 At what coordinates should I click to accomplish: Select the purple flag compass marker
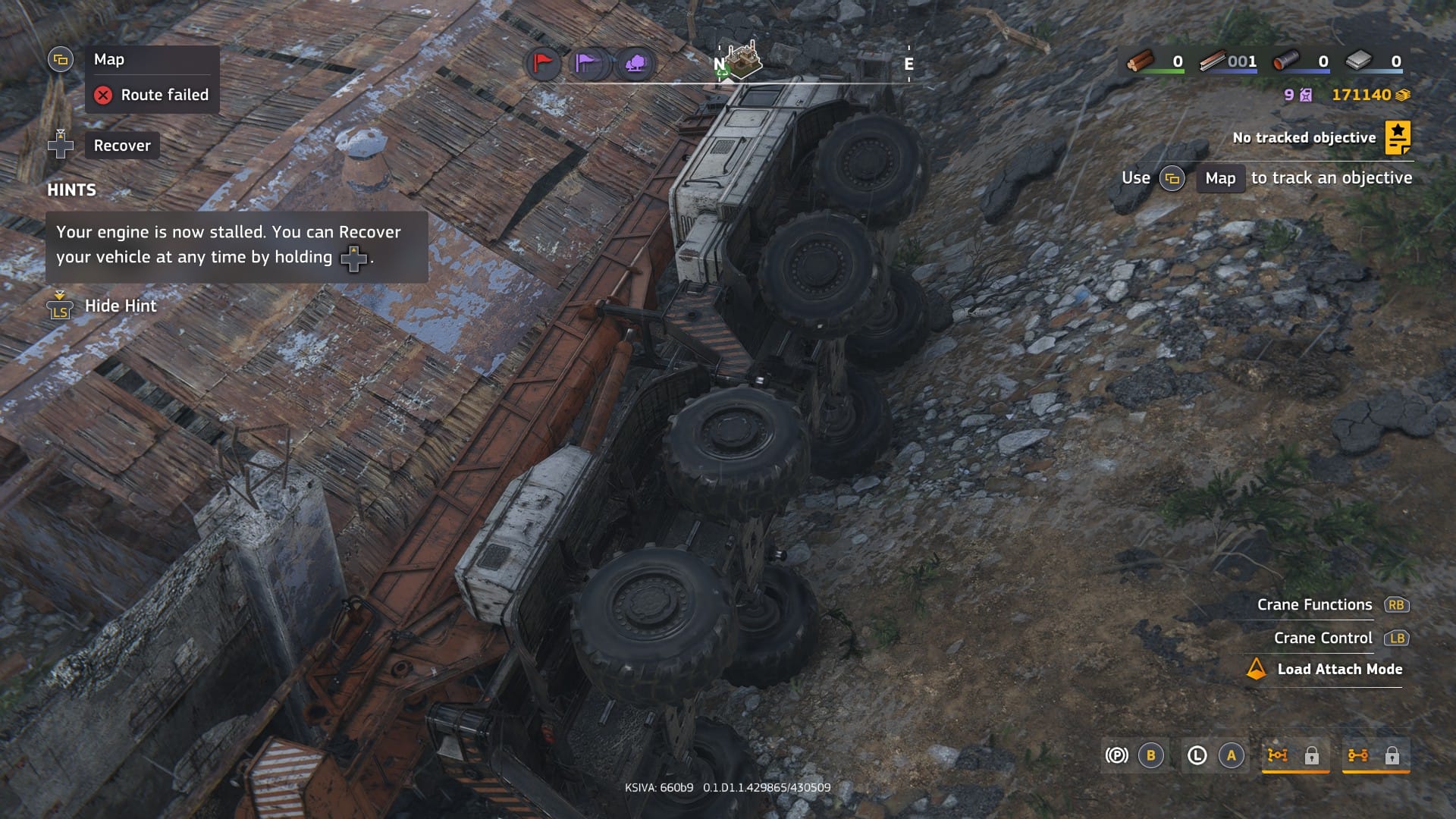[588, 64]
